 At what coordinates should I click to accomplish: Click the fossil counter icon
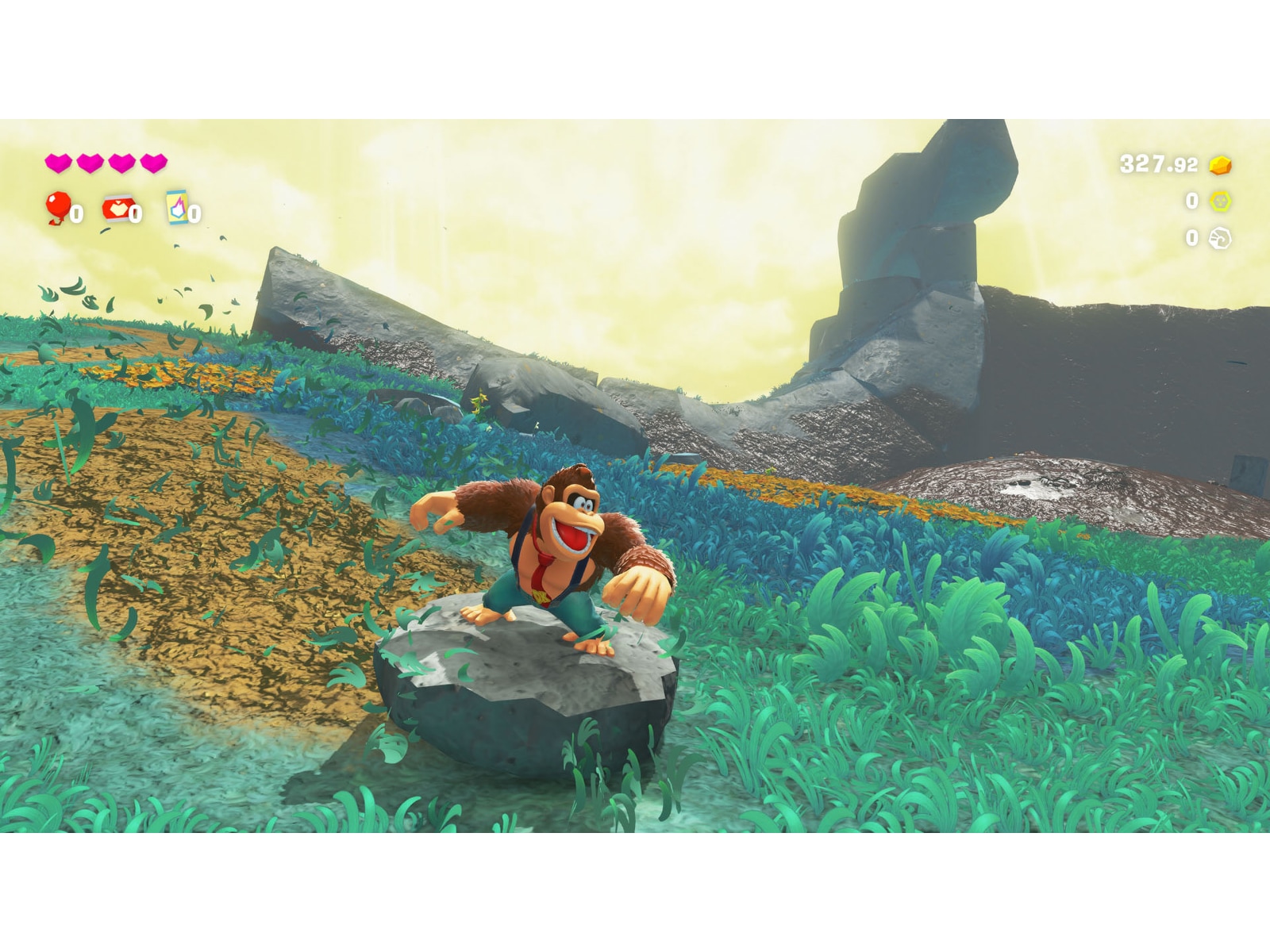[1221, 237]
